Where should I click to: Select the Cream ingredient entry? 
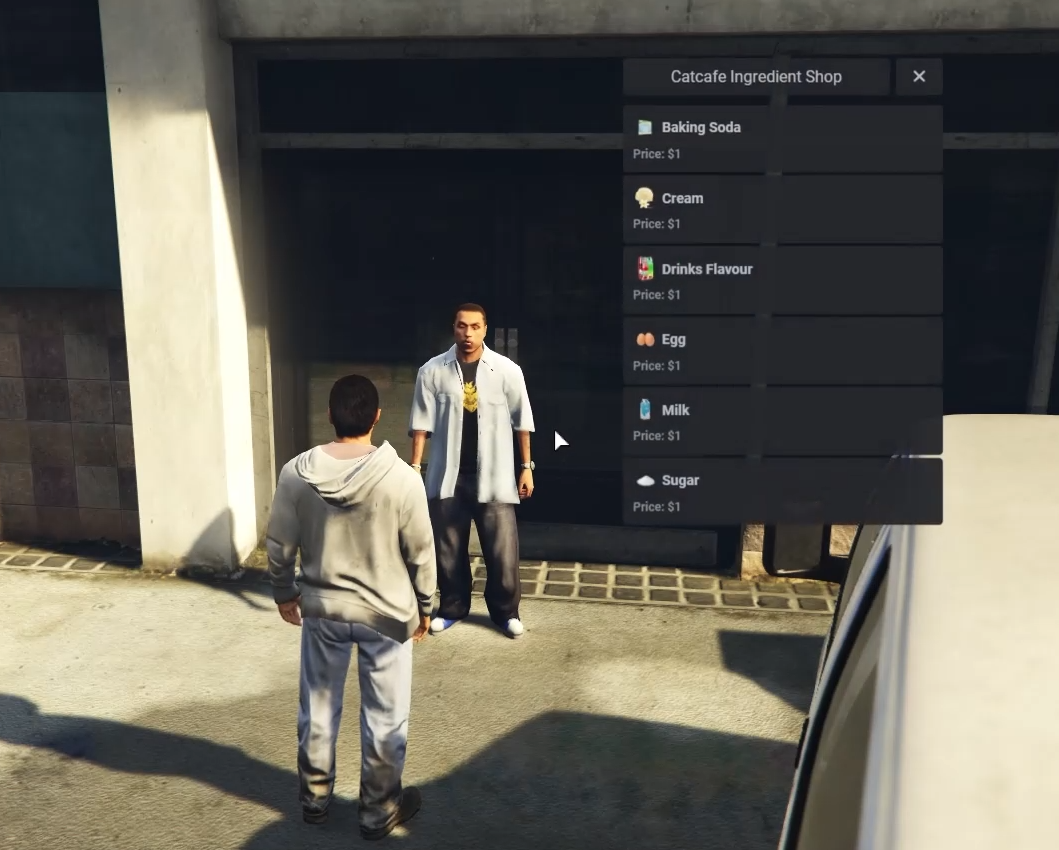782,210
